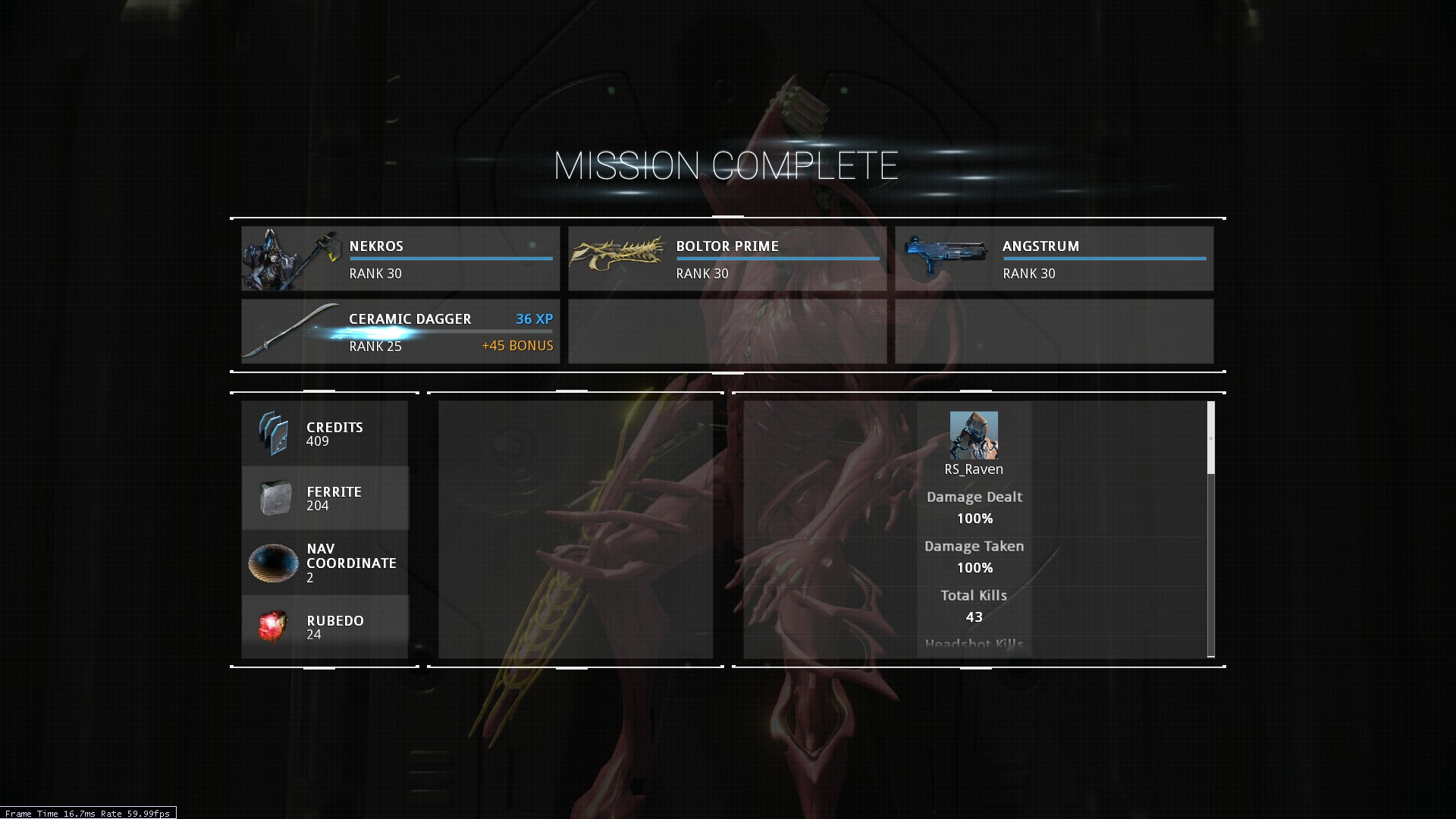Image resolution: width=1456 pixels, height=819 pixels.
Task: Select the Nekros warframe panel
Action: tap(400, 259)
